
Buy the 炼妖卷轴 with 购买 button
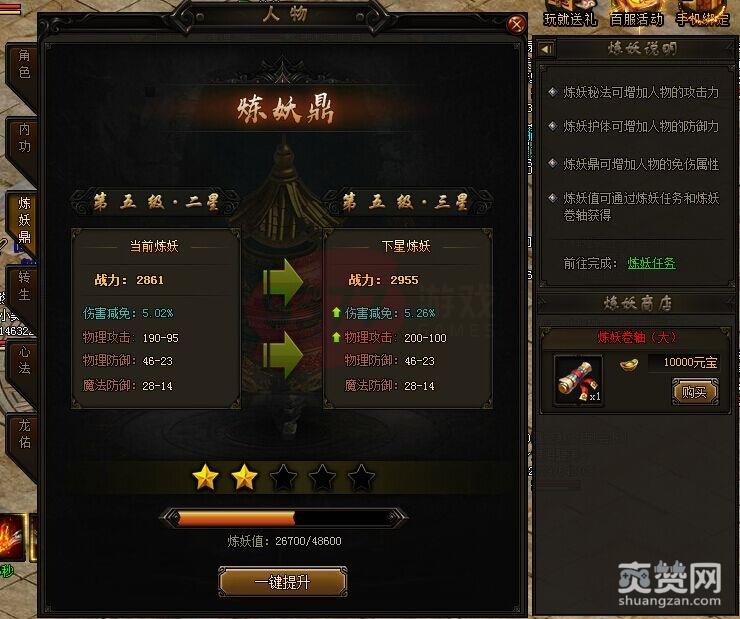694,392
